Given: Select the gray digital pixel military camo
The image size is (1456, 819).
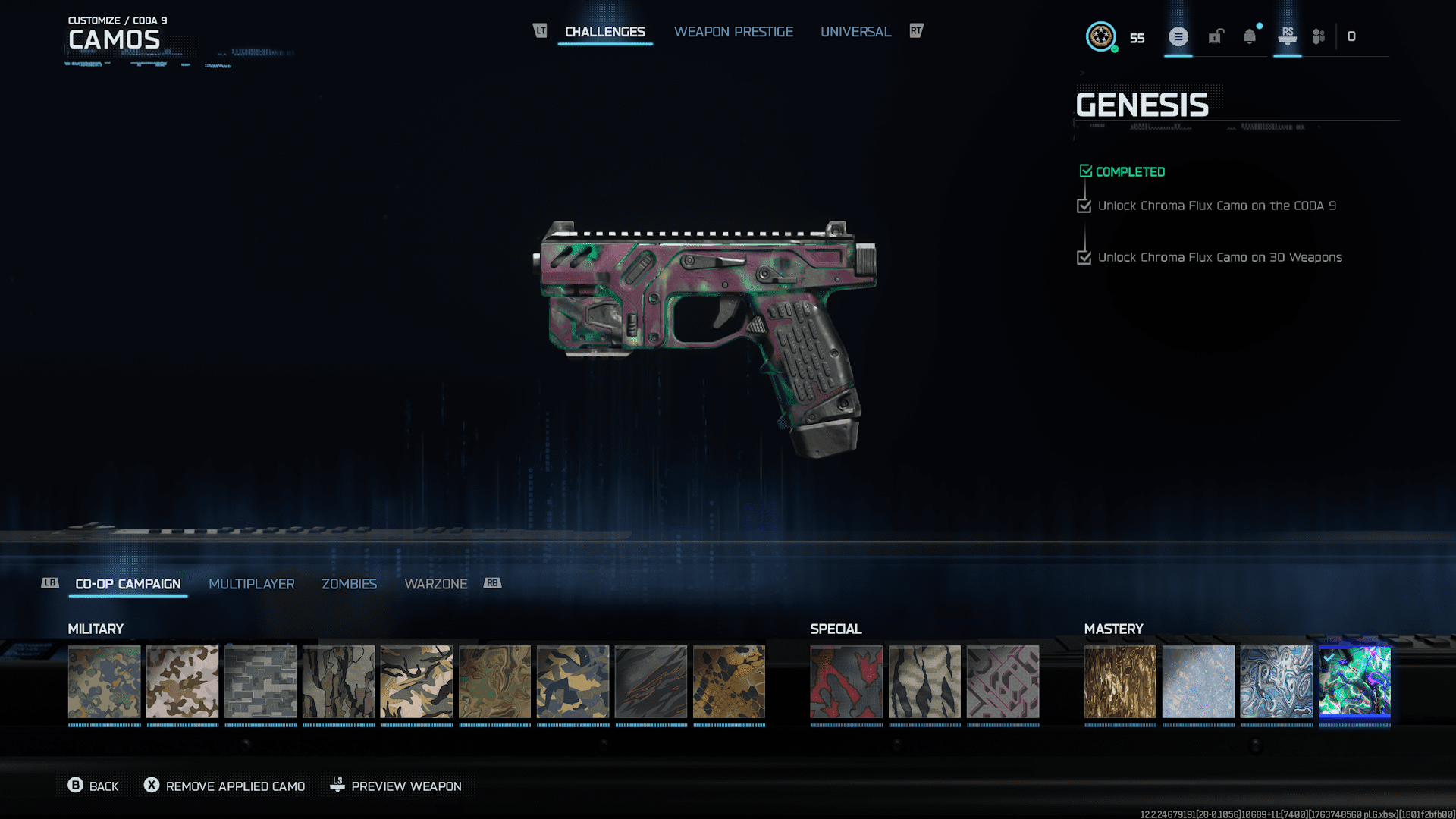Looking at the screenshot, I should pos(260,681).
